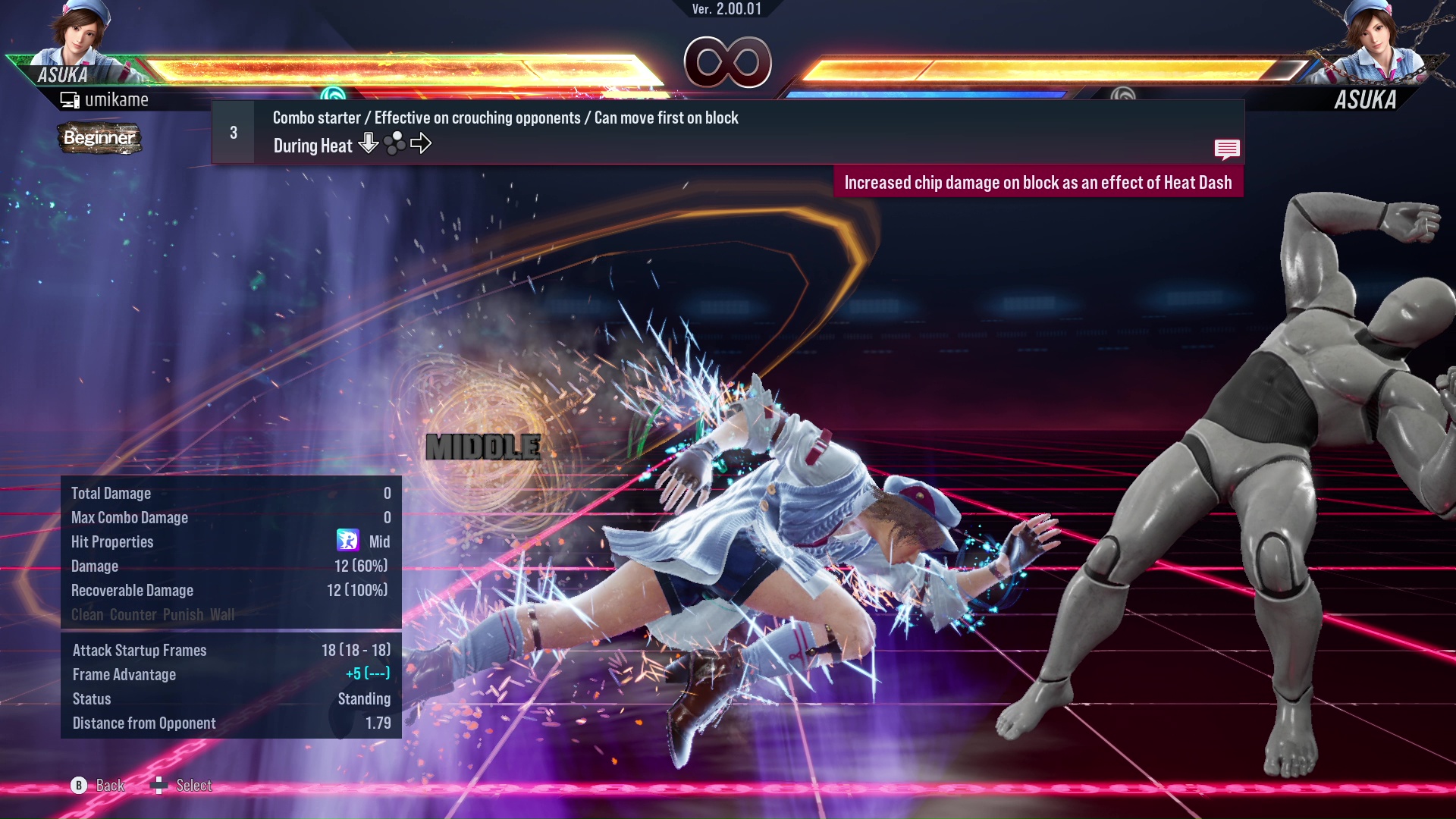
Task: Select the two-button punch input icon
Action: [x=395, y=143]
